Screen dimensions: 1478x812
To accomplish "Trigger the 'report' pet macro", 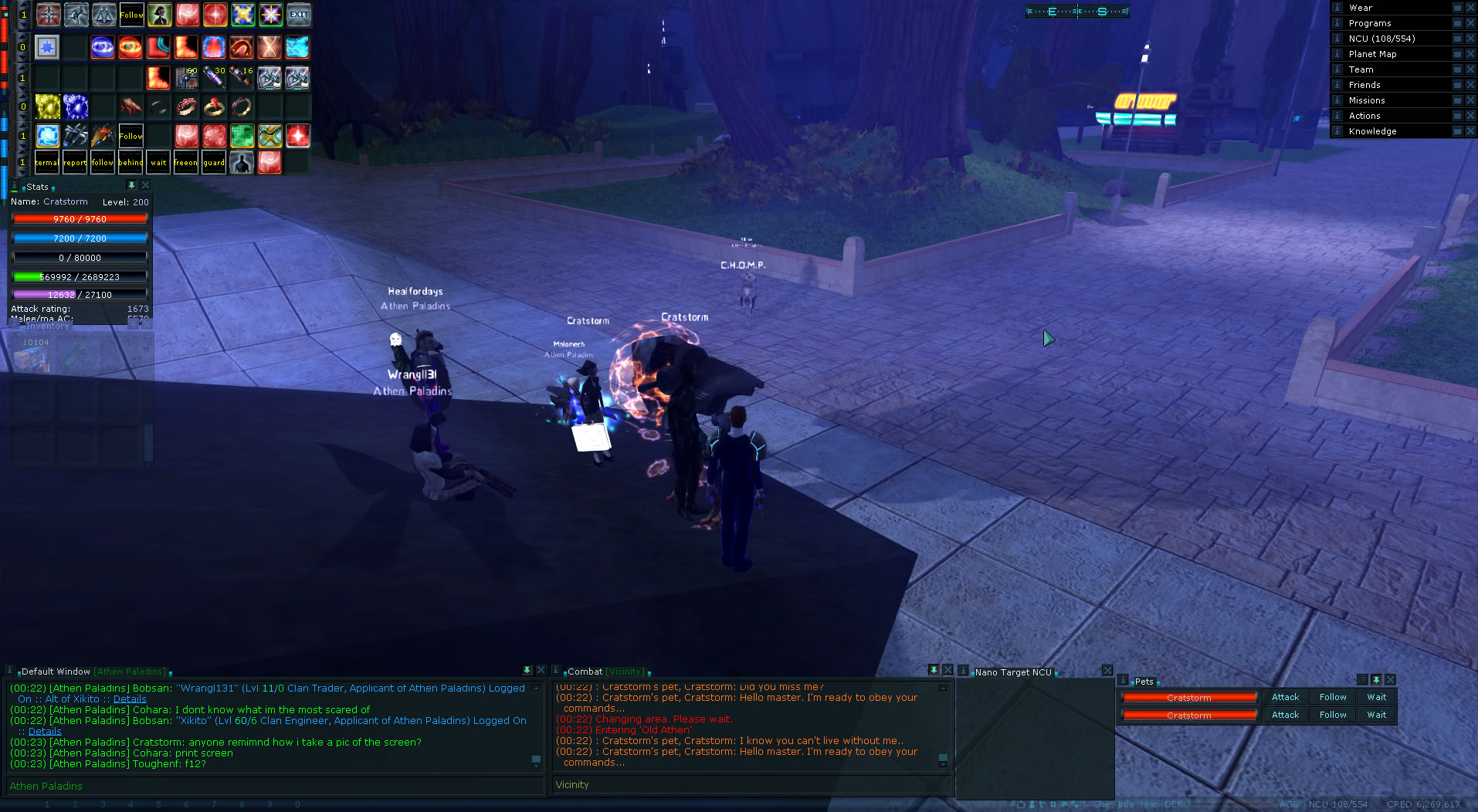I will [x=75, y=162].
